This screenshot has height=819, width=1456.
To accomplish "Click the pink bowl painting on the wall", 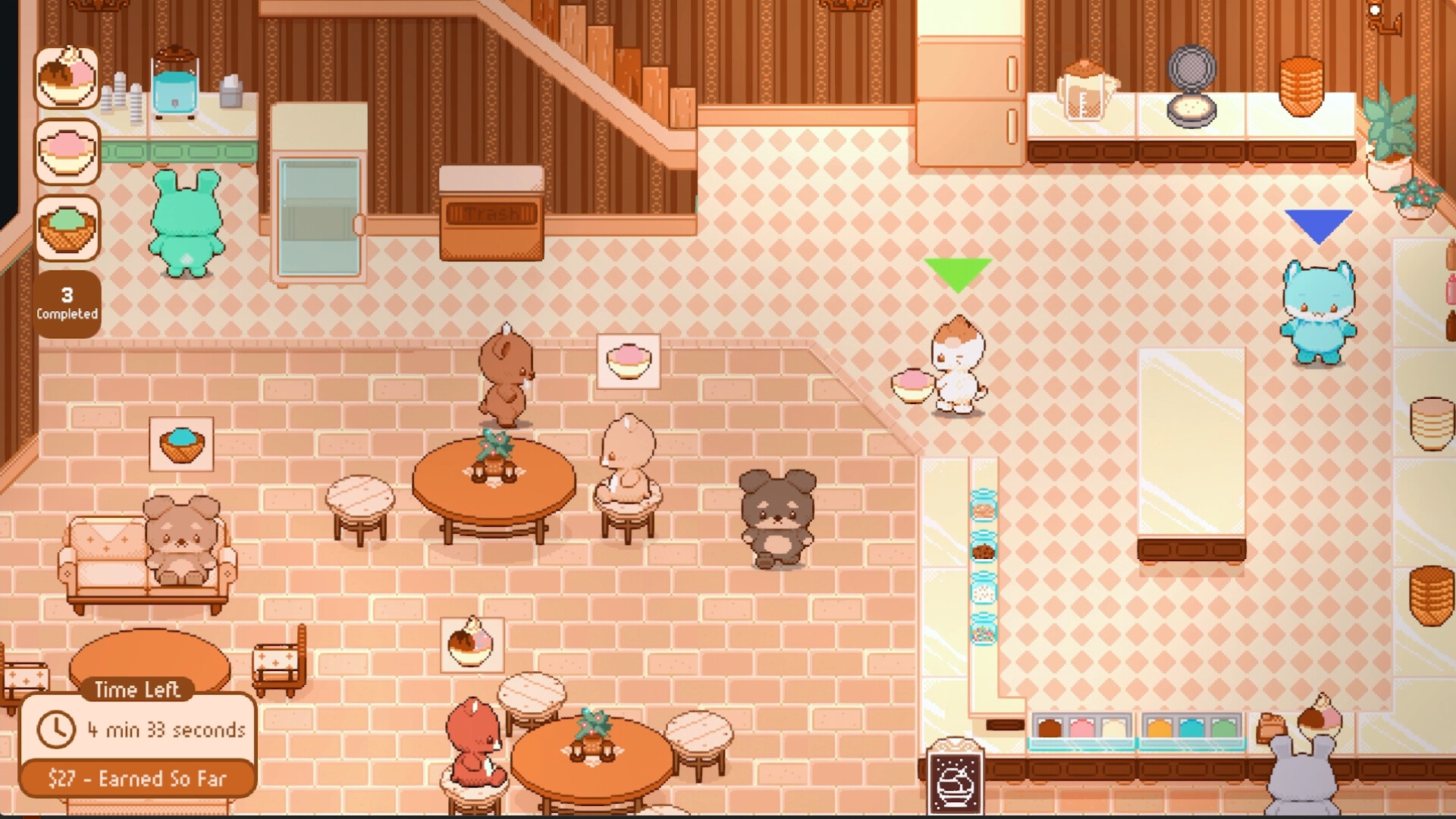I will 630,362.
